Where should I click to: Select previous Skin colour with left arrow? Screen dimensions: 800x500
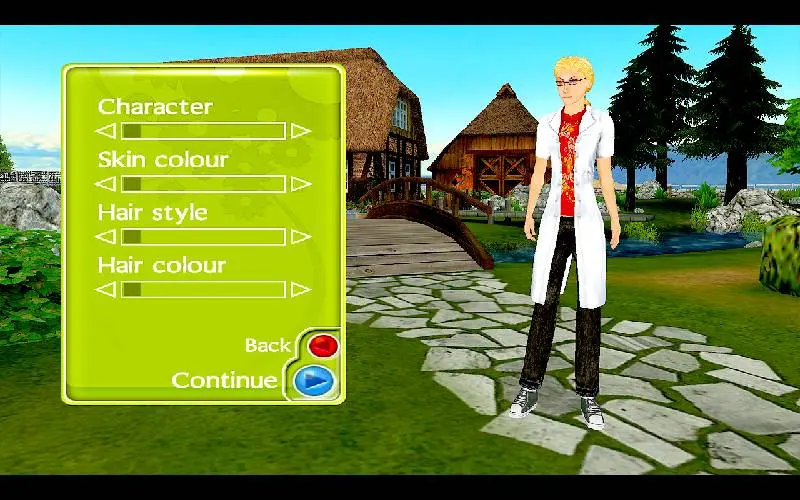click(x=106, y=184)
